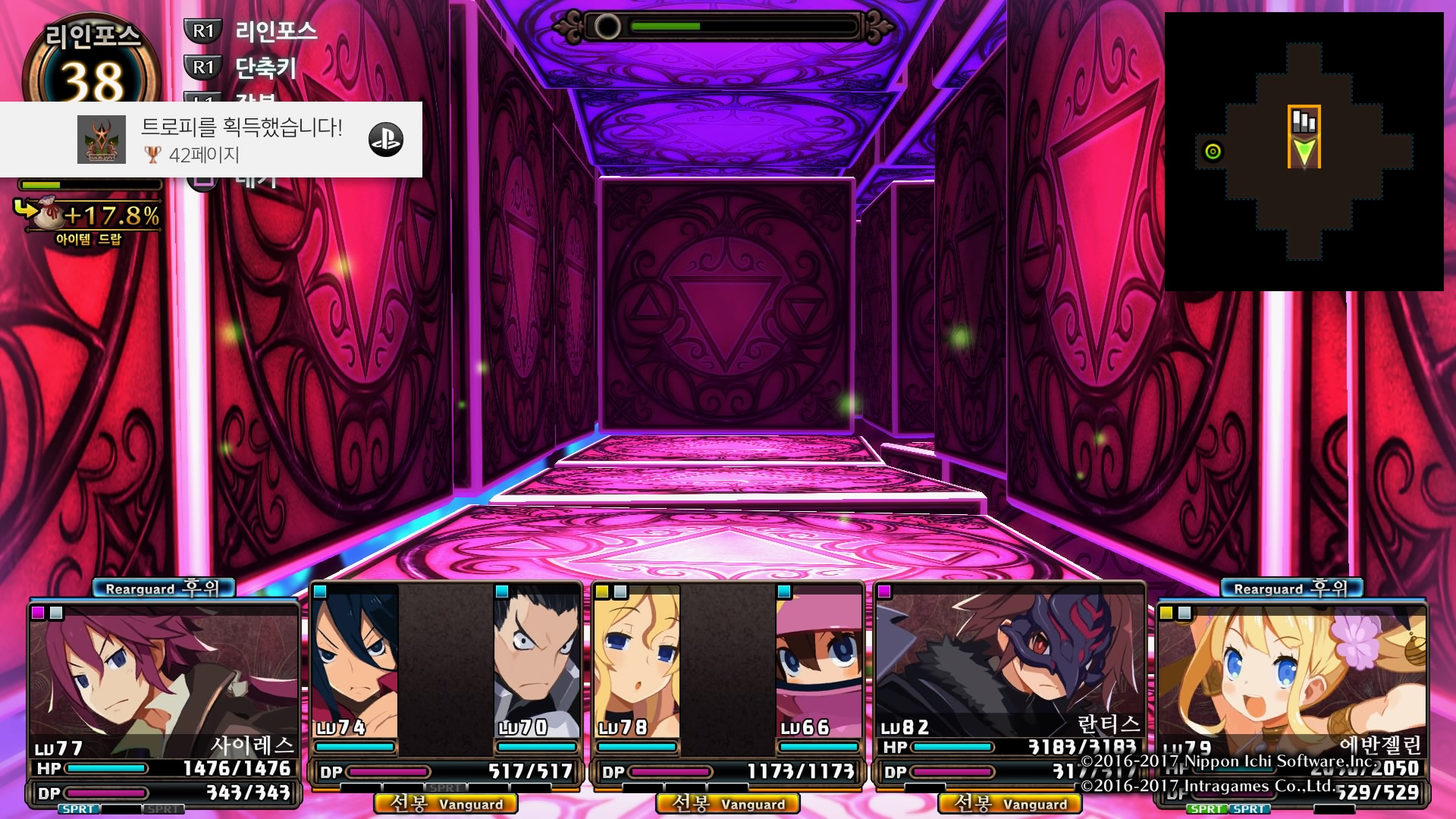
Task: Open the trophy earned notification
Action: click(x=211, y=140)
